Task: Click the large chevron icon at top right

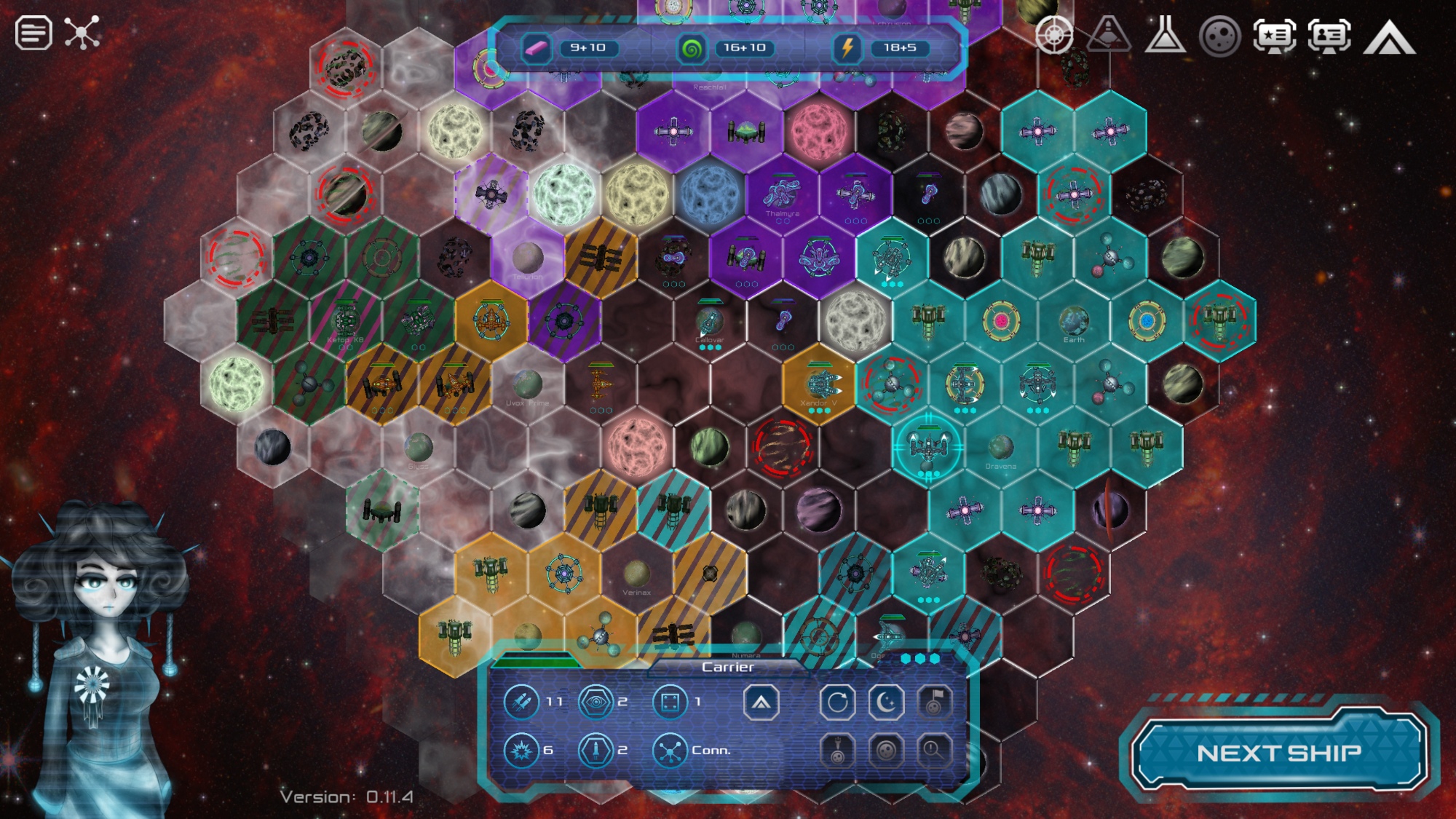Action: point(1389,38)
